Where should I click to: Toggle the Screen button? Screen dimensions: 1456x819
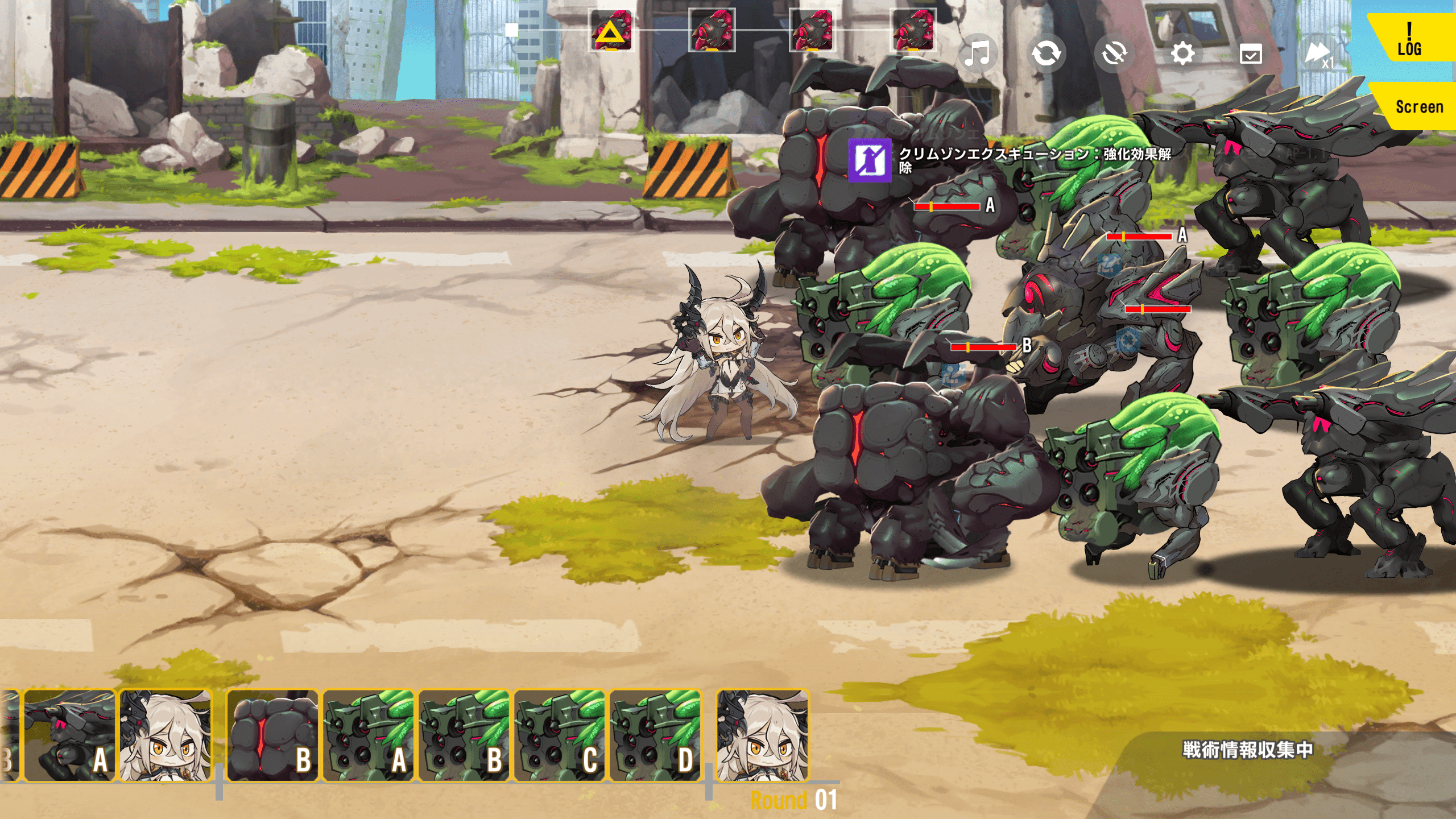click(1418, 106)
